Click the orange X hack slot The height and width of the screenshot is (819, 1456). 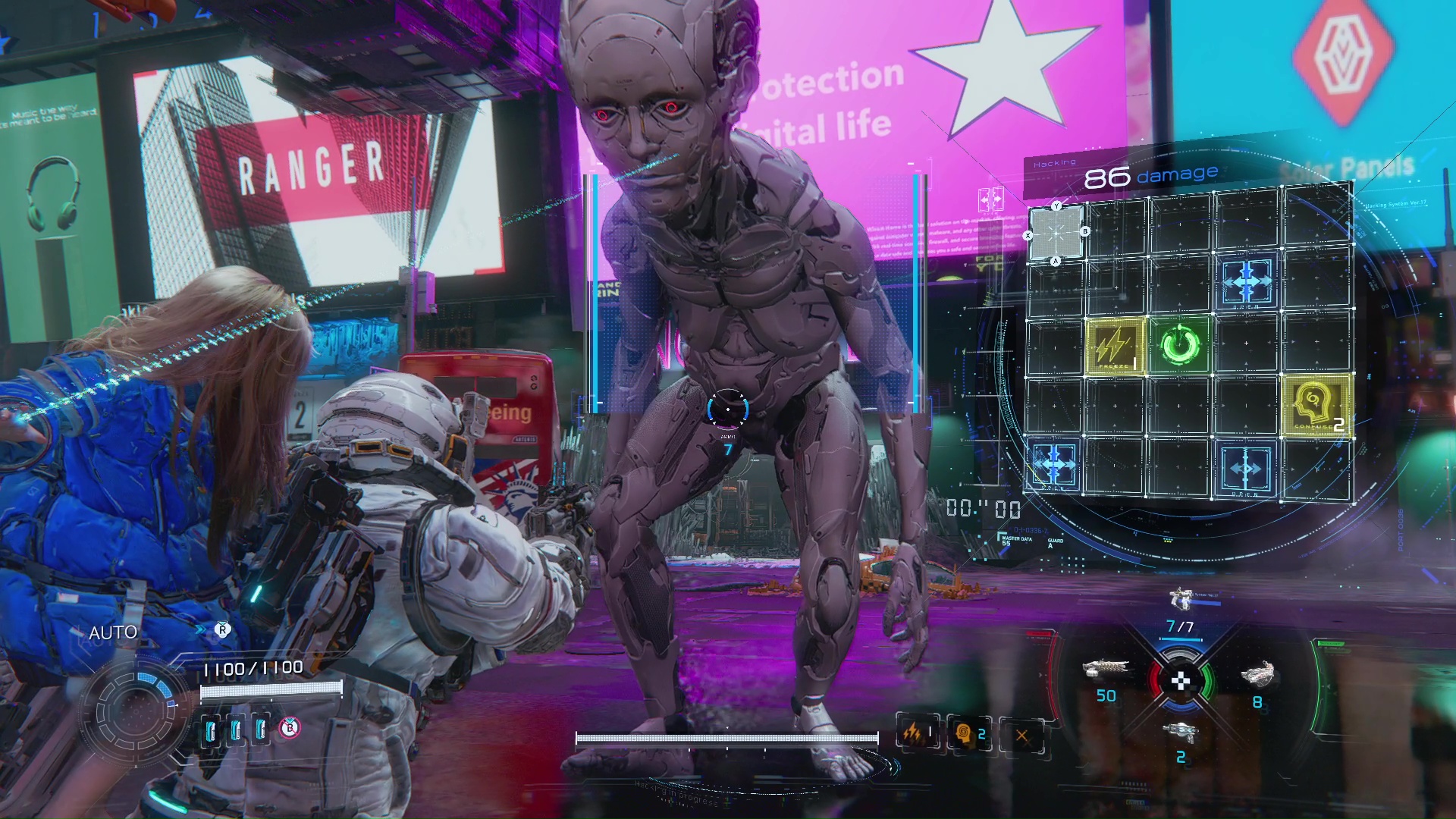tap(1021, 735)
